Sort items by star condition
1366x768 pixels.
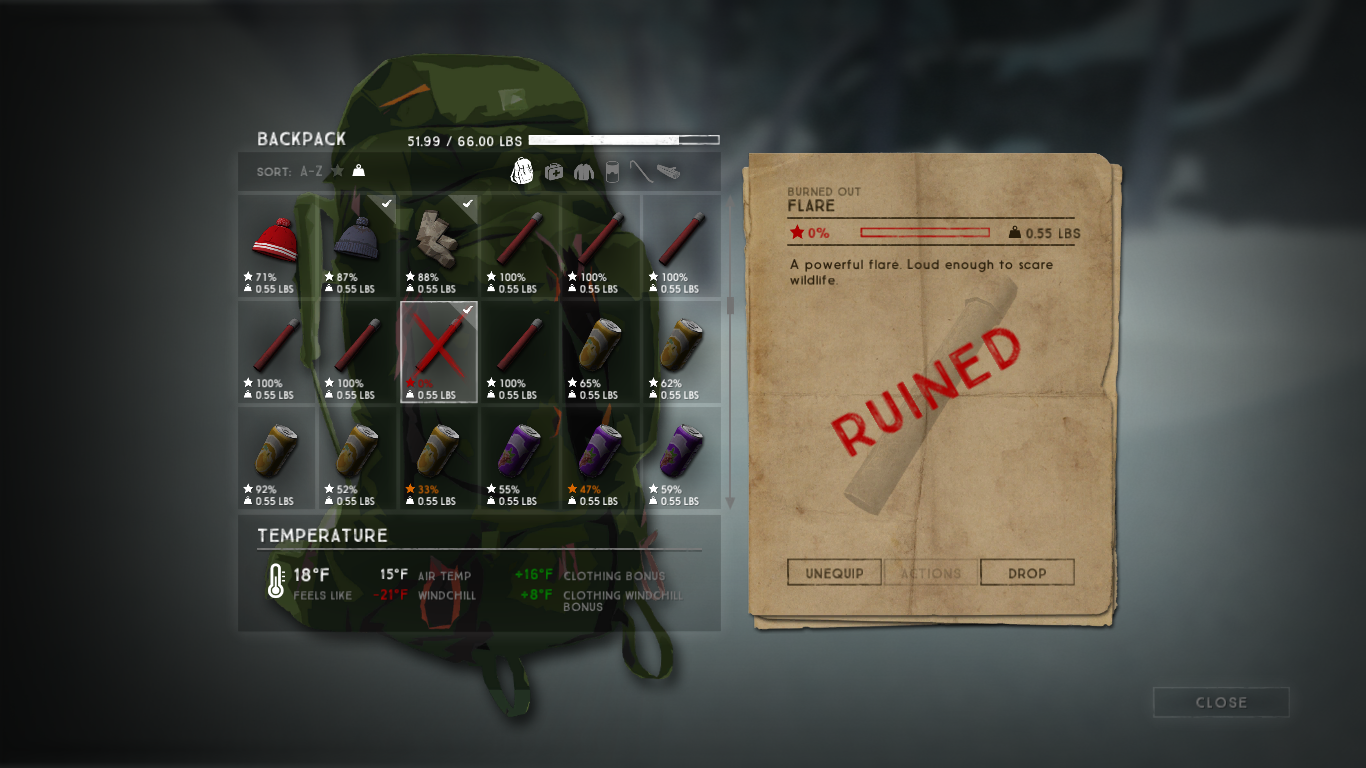[x=338, y=172]
